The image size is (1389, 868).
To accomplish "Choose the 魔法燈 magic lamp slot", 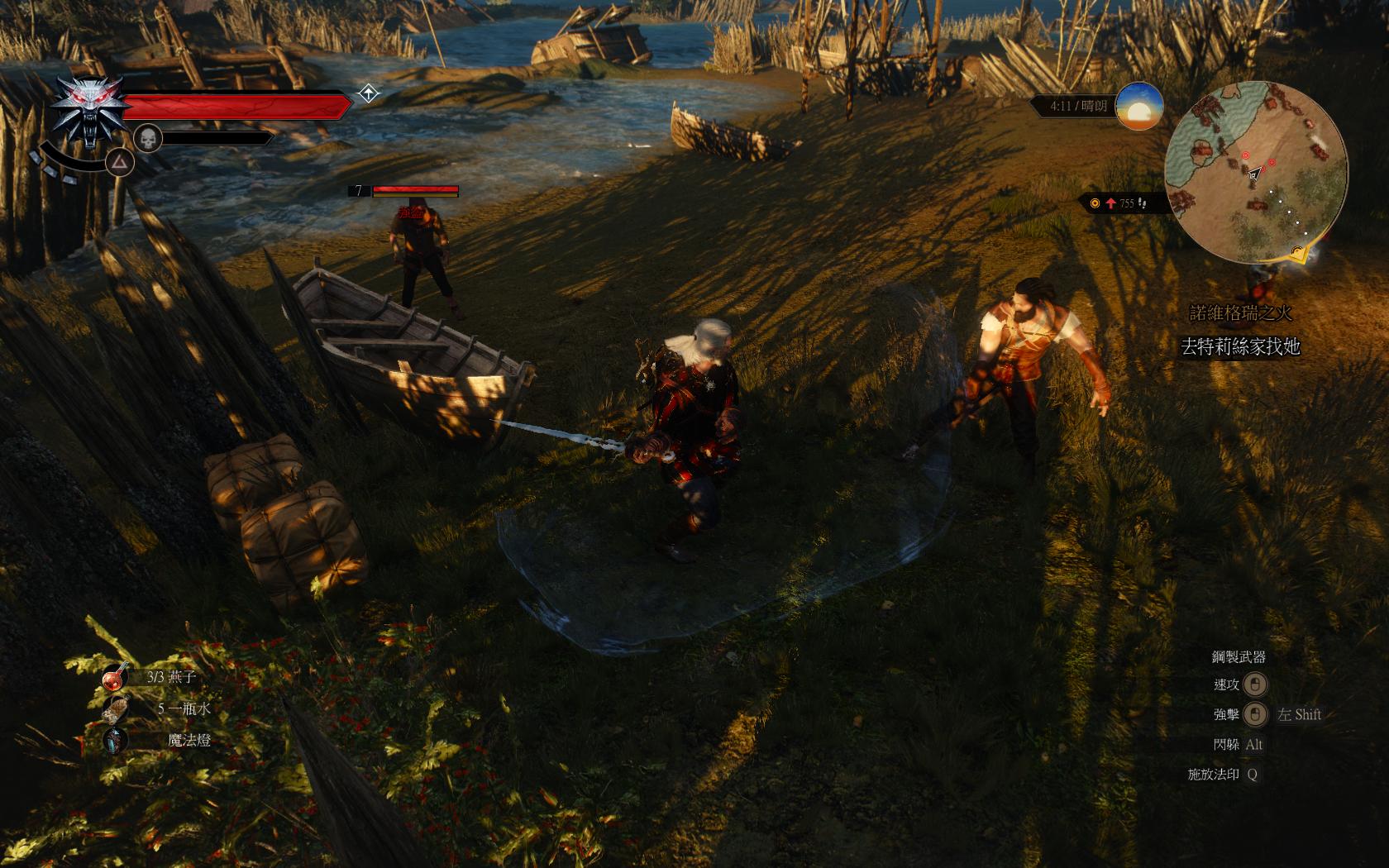I will click(x=115, y=740).
